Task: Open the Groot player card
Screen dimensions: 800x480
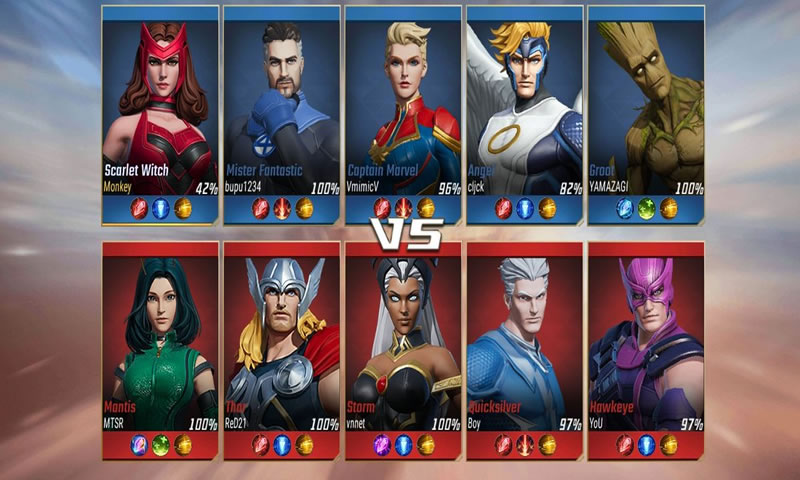Action: (646, 110)
